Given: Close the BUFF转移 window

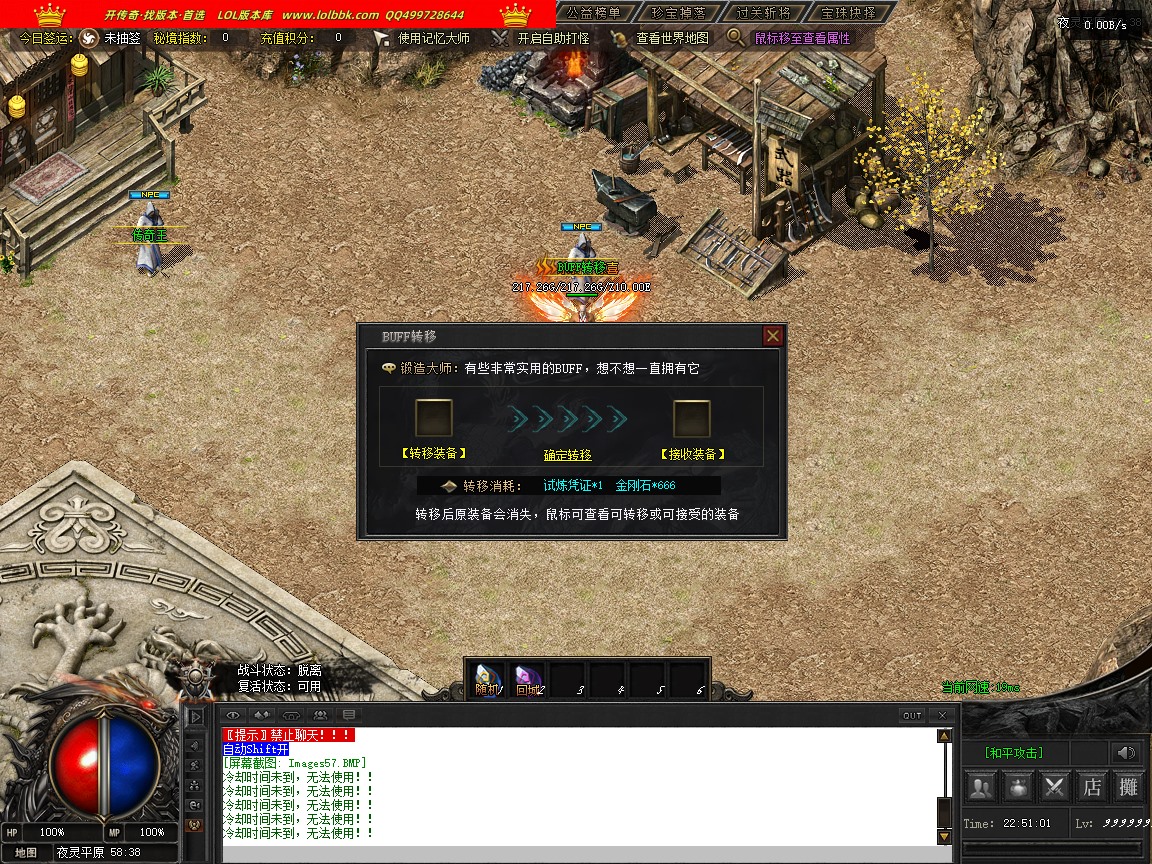Looking at the screenshot, I should (x=772, y=336).
